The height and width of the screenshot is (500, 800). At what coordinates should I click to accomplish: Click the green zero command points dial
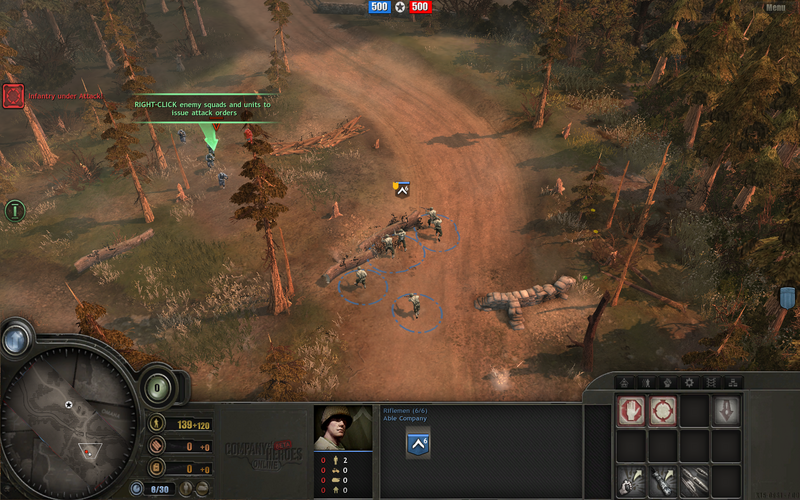157,386
